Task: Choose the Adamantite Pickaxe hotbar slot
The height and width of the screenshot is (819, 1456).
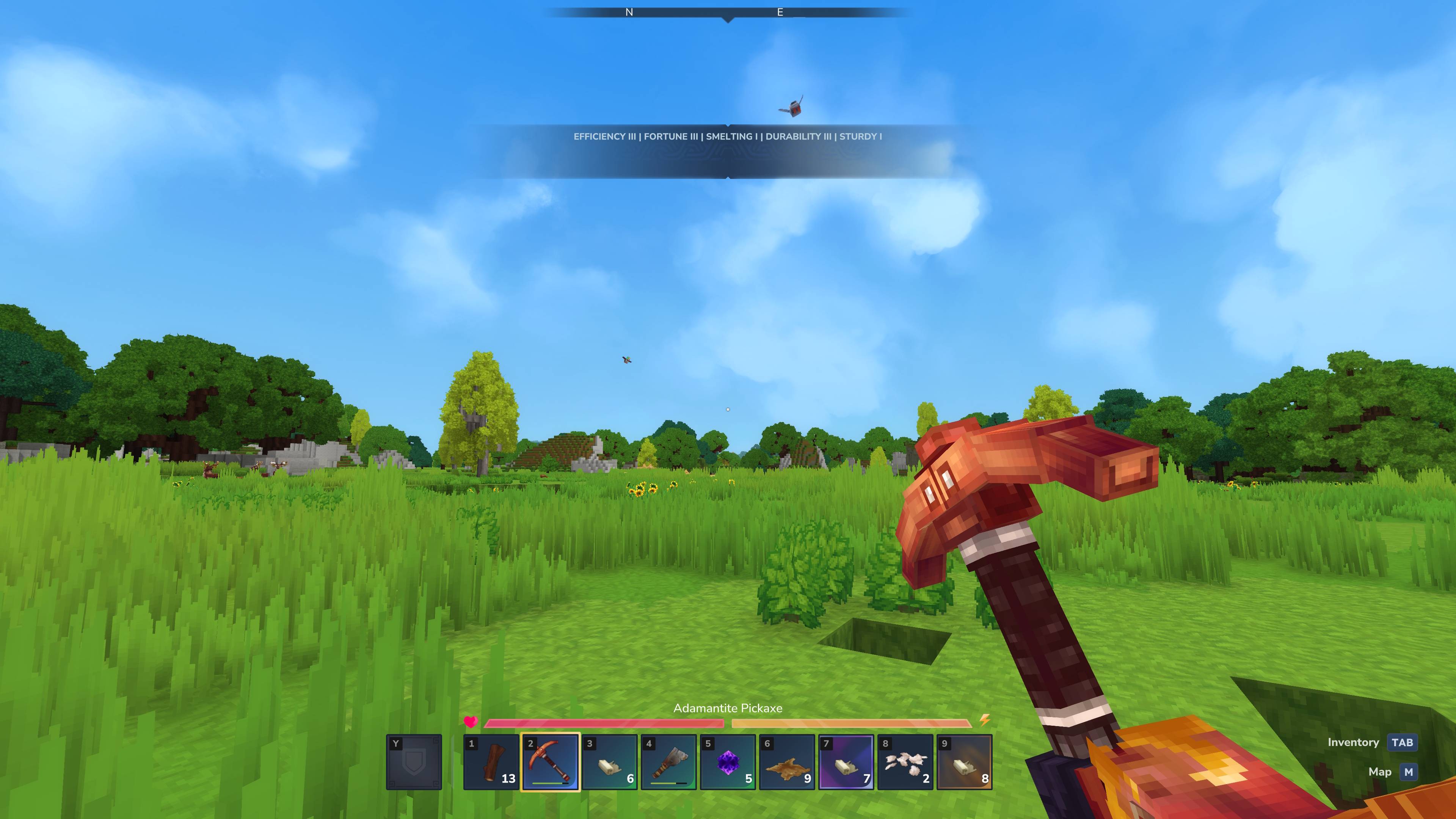Action: point(550,762)
